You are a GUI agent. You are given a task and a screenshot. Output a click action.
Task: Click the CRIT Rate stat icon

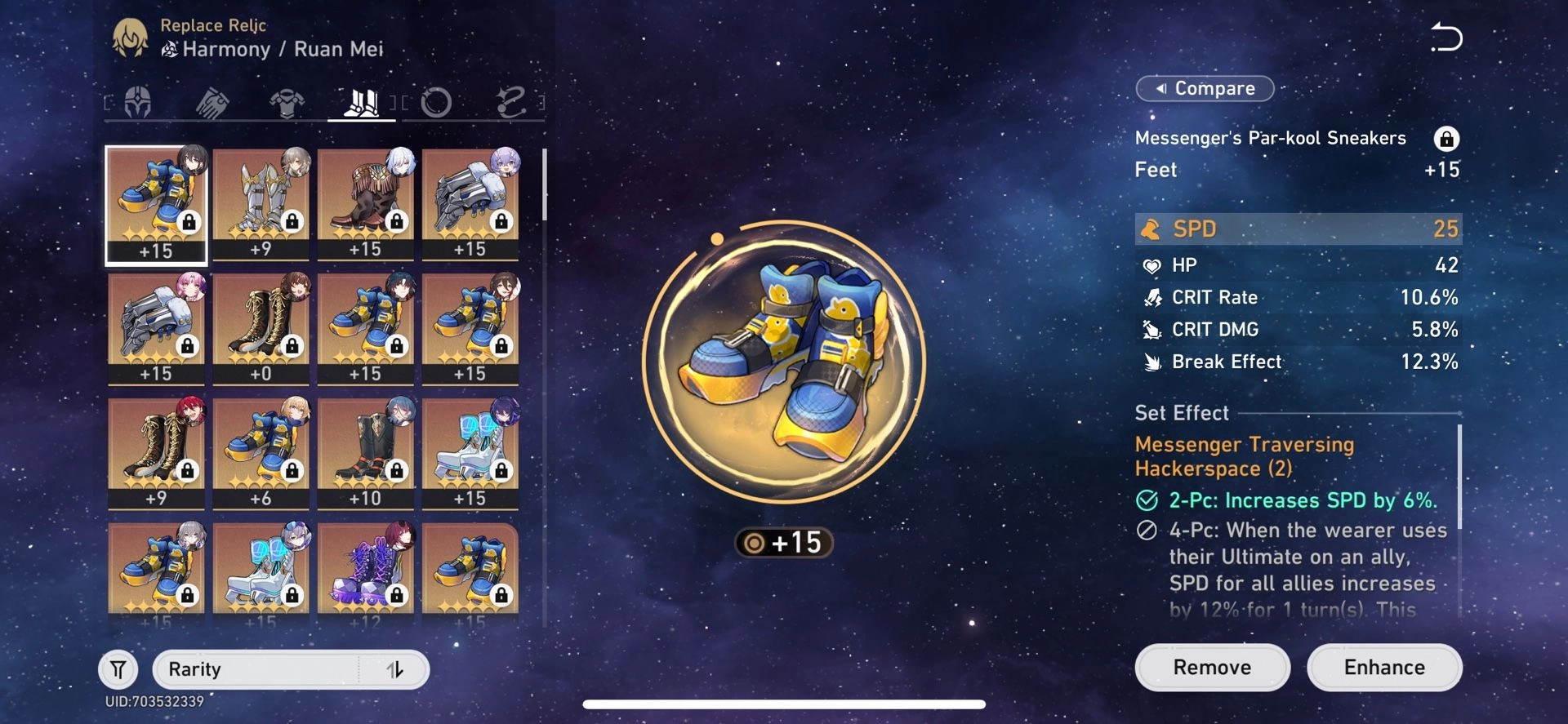(x=1153, y=297)
